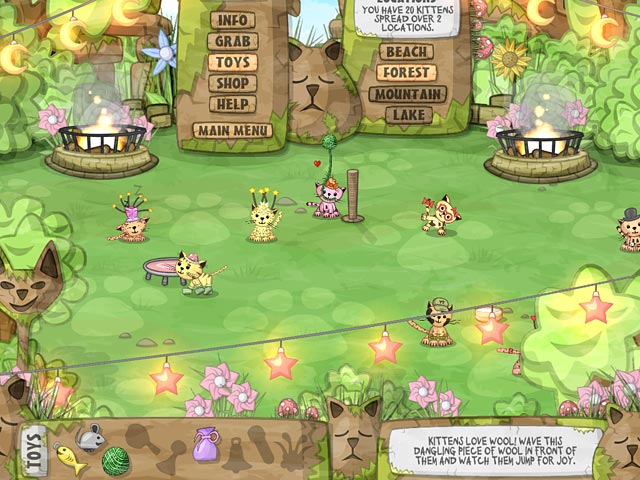Switch to the Forest location
This screenshot has width=640, height=480.
[x=407, y=73]
